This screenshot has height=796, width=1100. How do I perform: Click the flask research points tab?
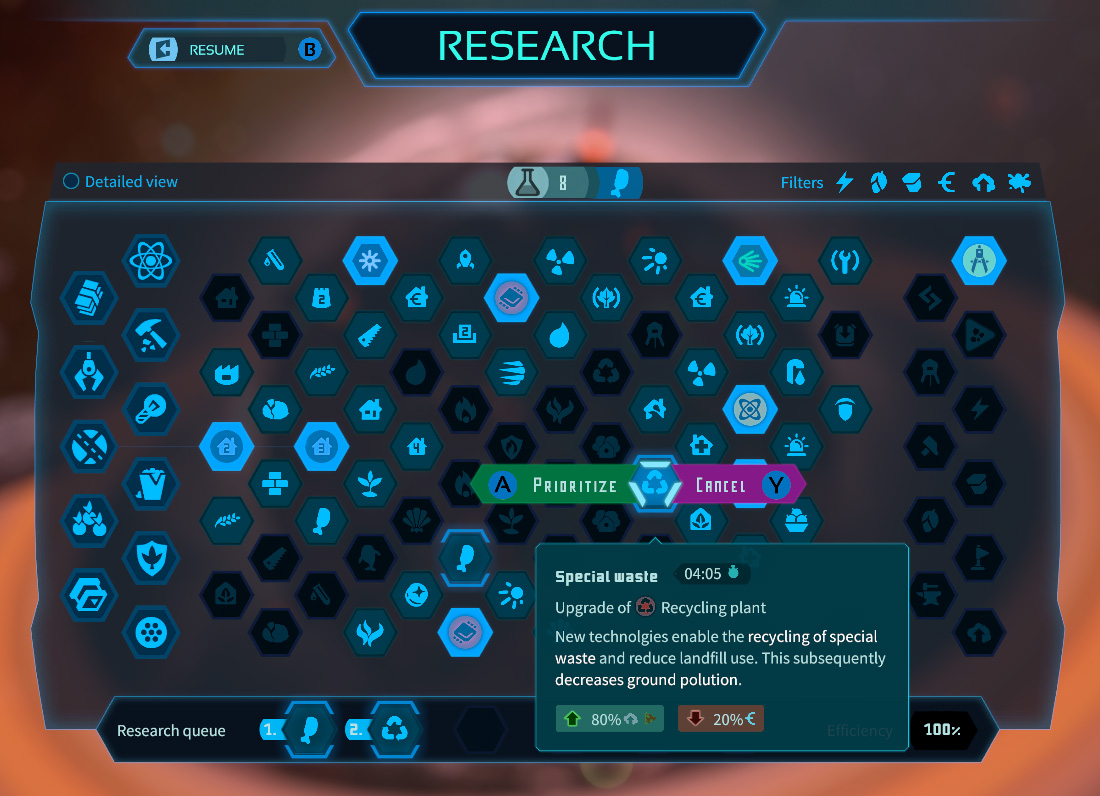(530, 182)
